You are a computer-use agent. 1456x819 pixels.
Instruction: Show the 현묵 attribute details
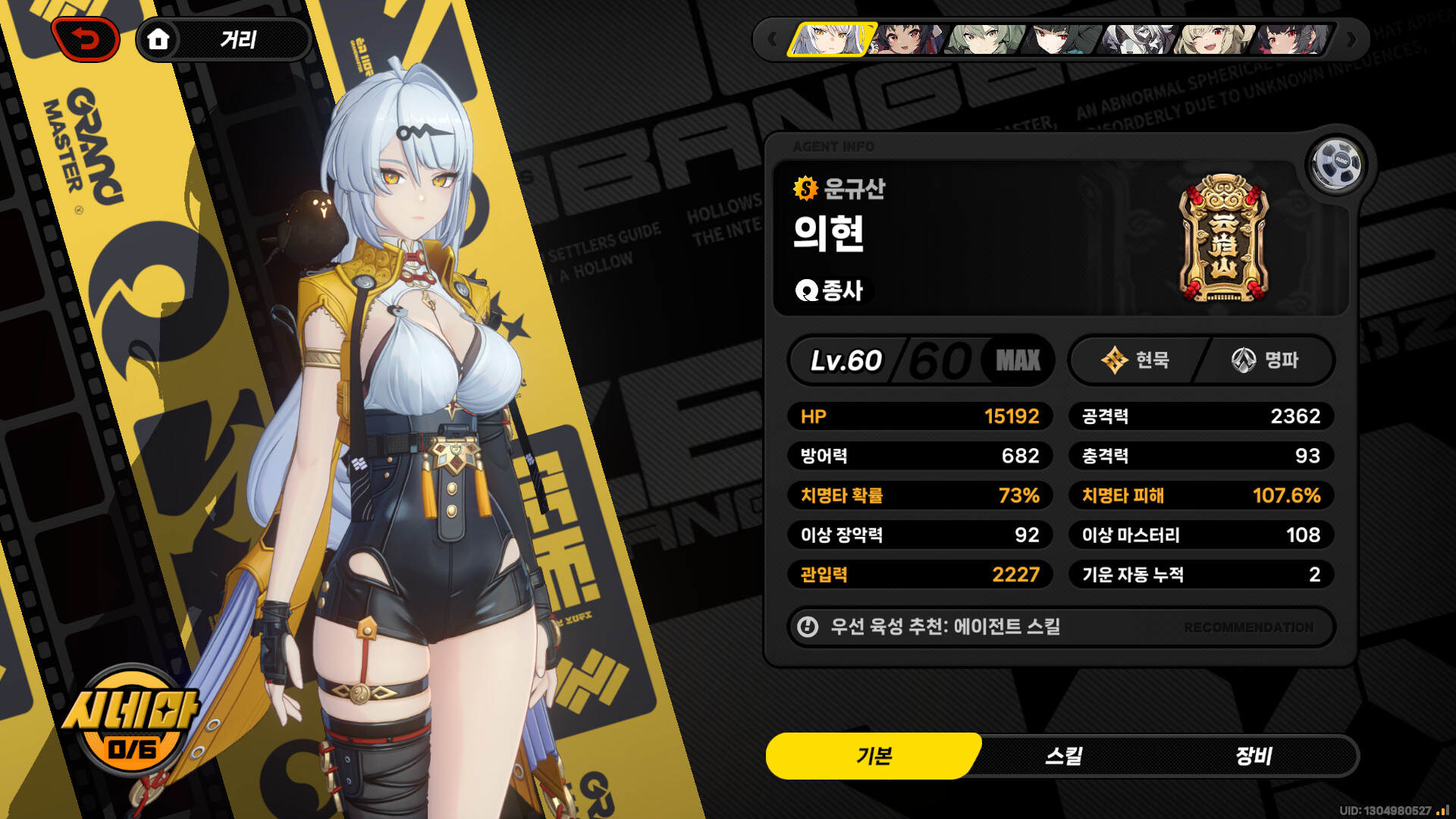pos(1135,360)
